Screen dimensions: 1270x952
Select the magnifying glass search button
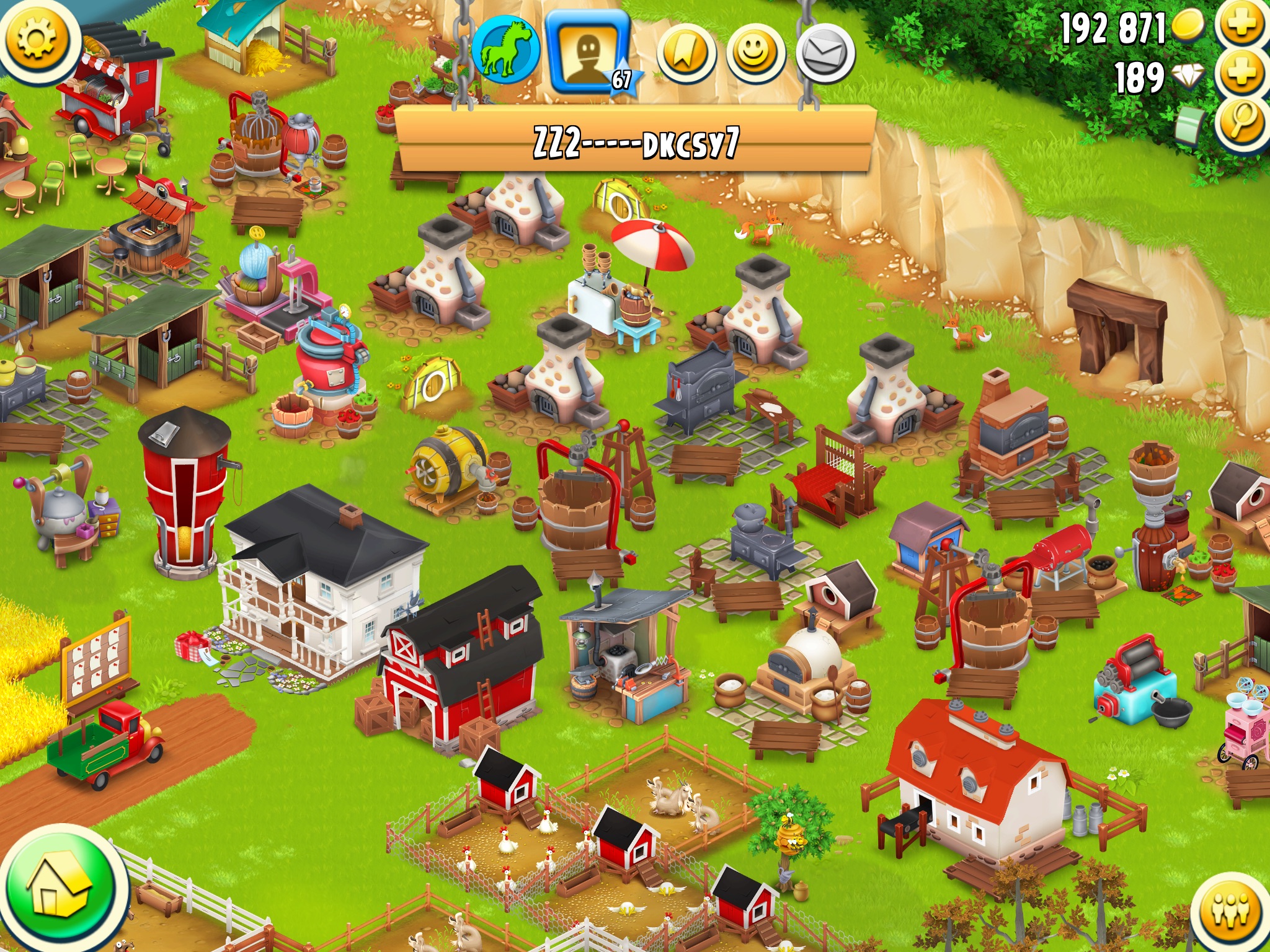coord(1242,121)
